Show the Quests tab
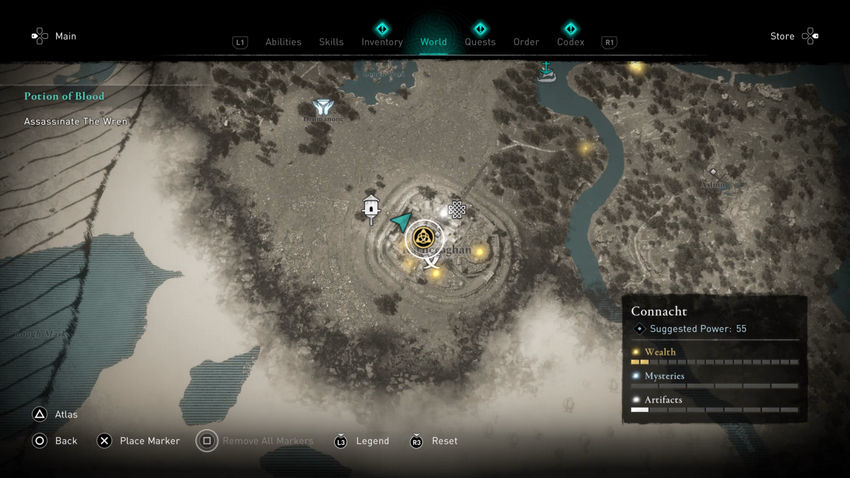Image resolution: width=850 pixels, height=478 pixels. tap(480, 42)
